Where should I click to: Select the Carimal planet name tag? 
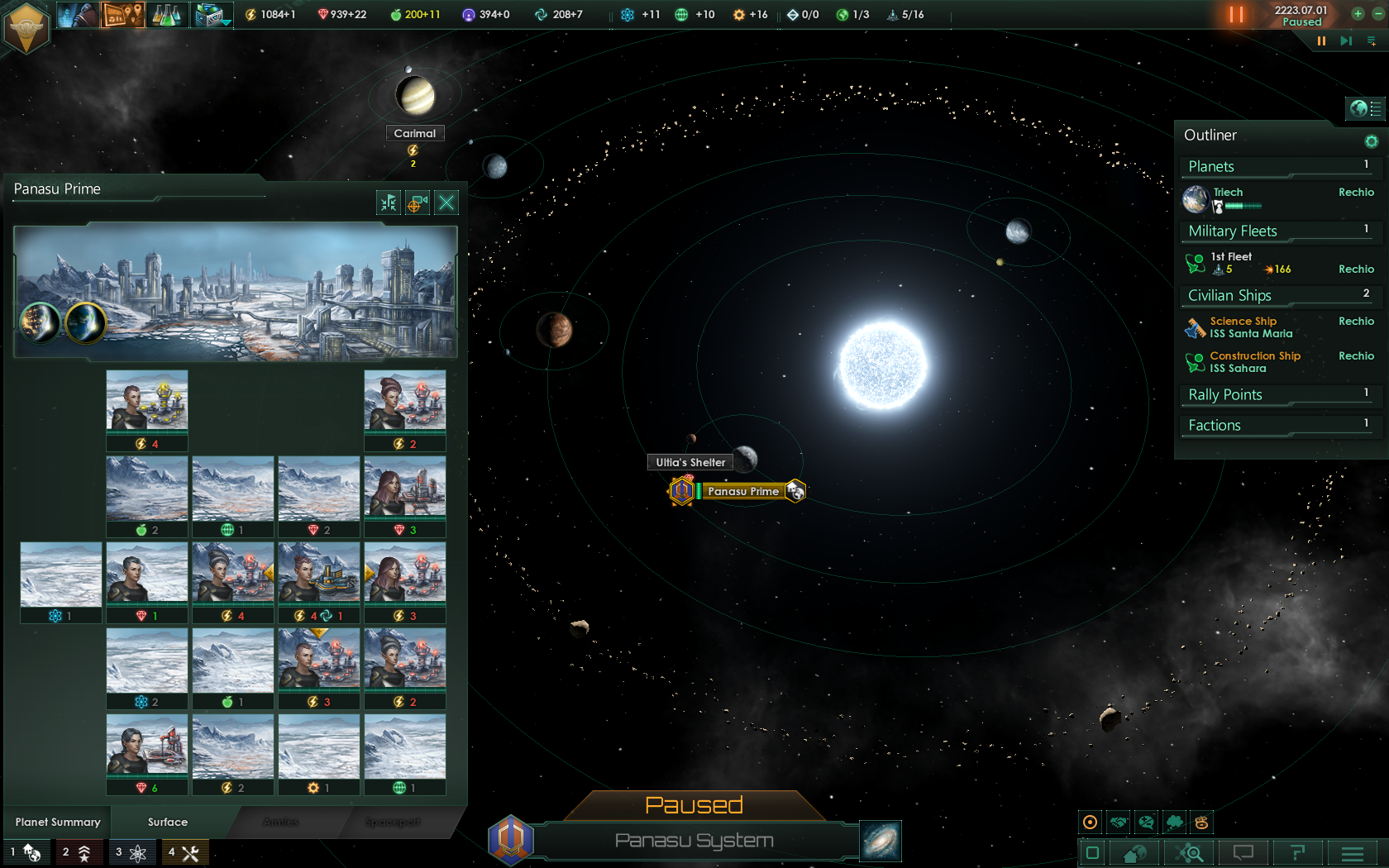(x=414, y=133)
